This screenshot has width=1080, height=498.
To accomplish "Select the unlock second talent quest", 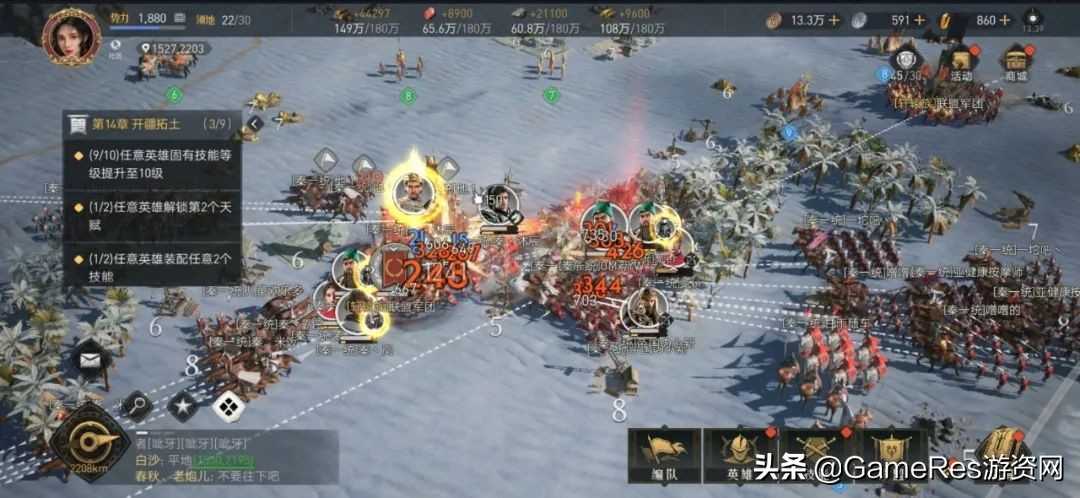I will (x=158, y=214).
